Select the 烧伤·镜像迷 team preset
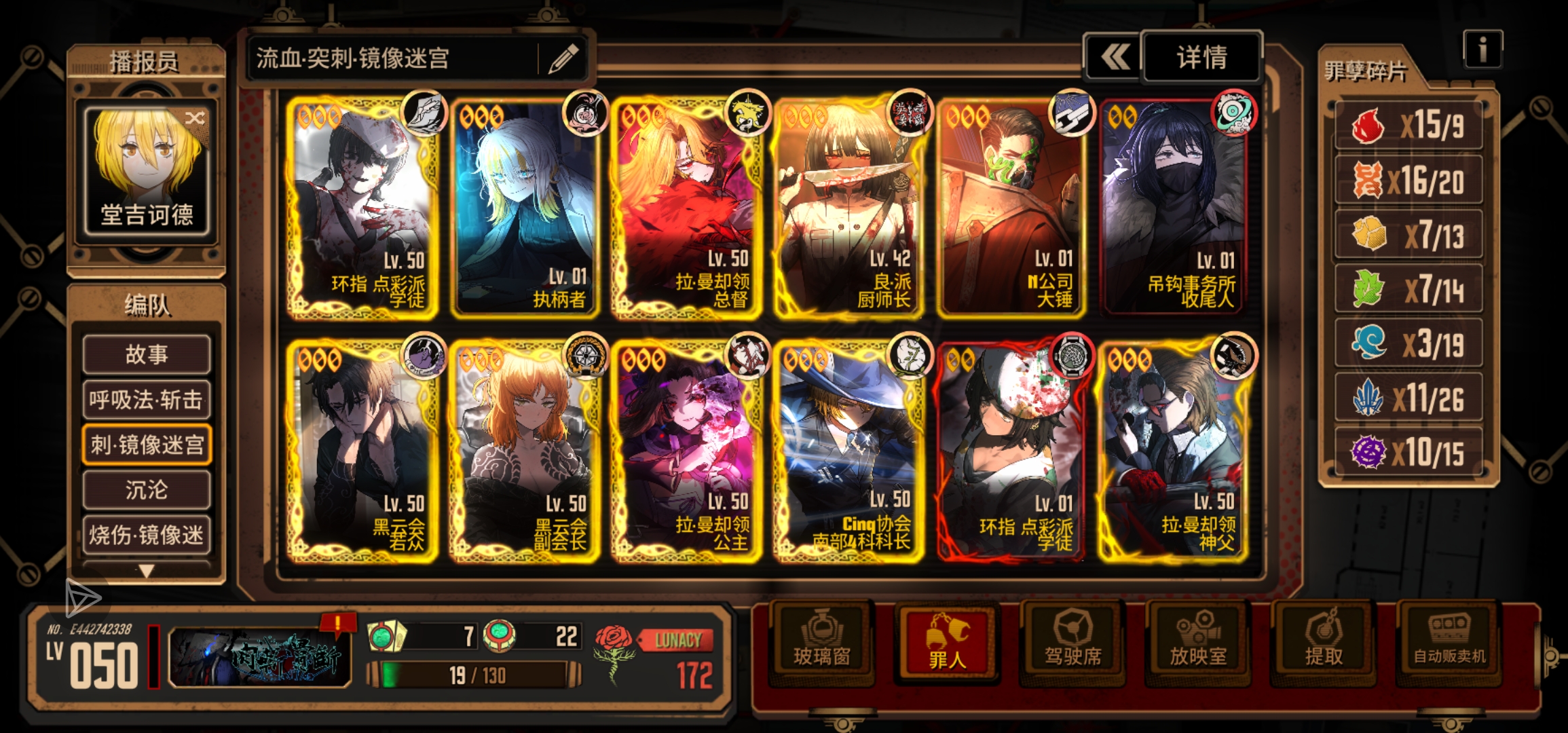1568x733 pixels. coord(147,535)
